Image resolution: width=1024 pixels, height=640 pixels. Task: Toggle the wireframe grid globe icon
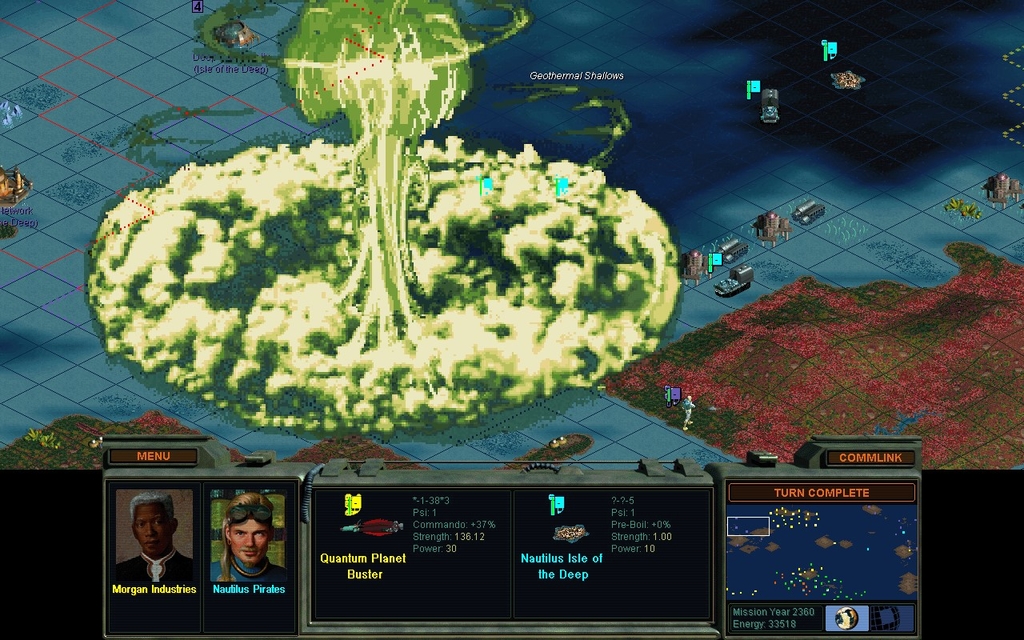pyautogui.click(x=885, y=617)
